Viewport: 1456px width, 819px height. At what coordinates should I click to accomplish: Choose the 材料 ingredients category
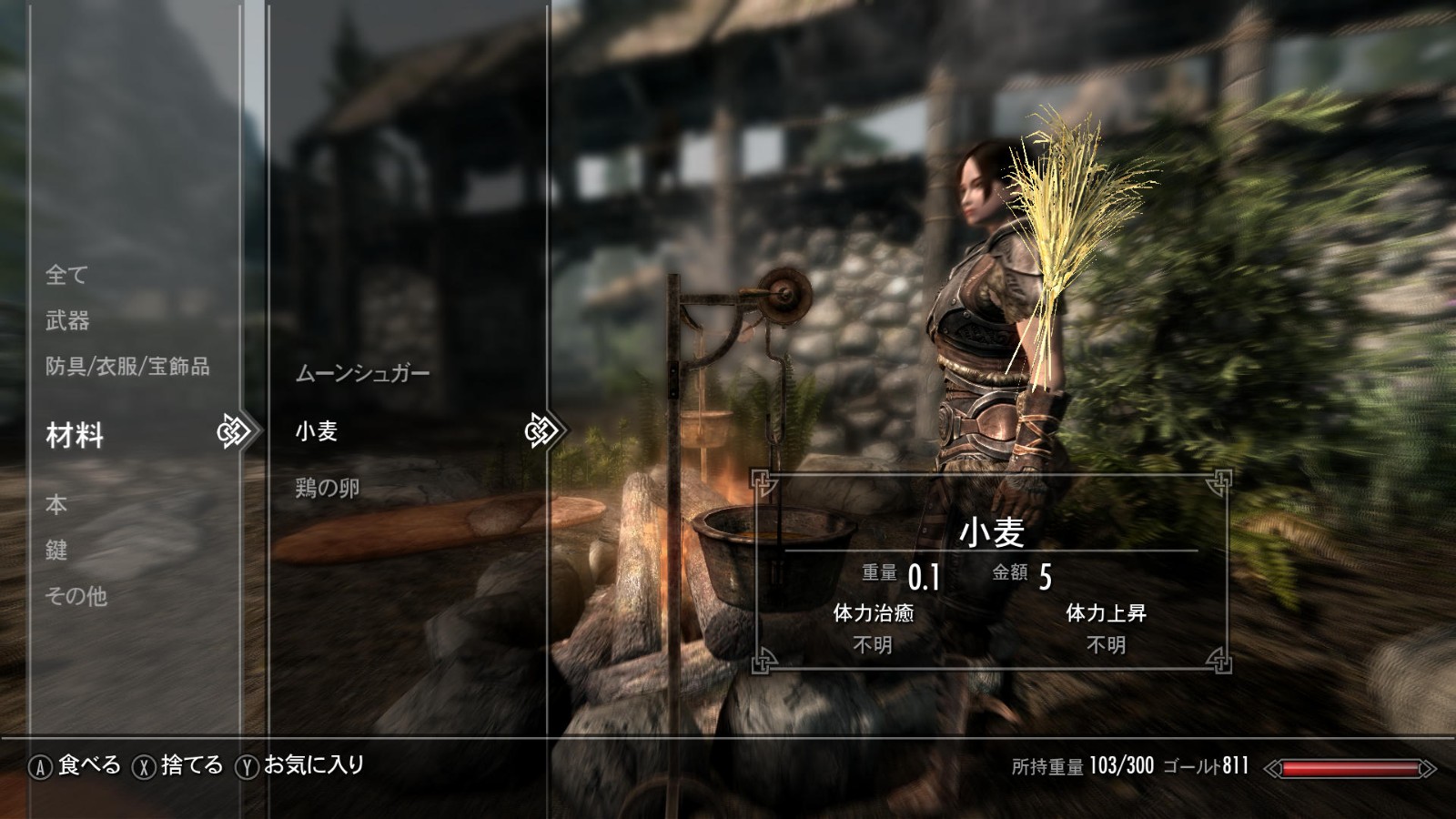tap(75, 436)
